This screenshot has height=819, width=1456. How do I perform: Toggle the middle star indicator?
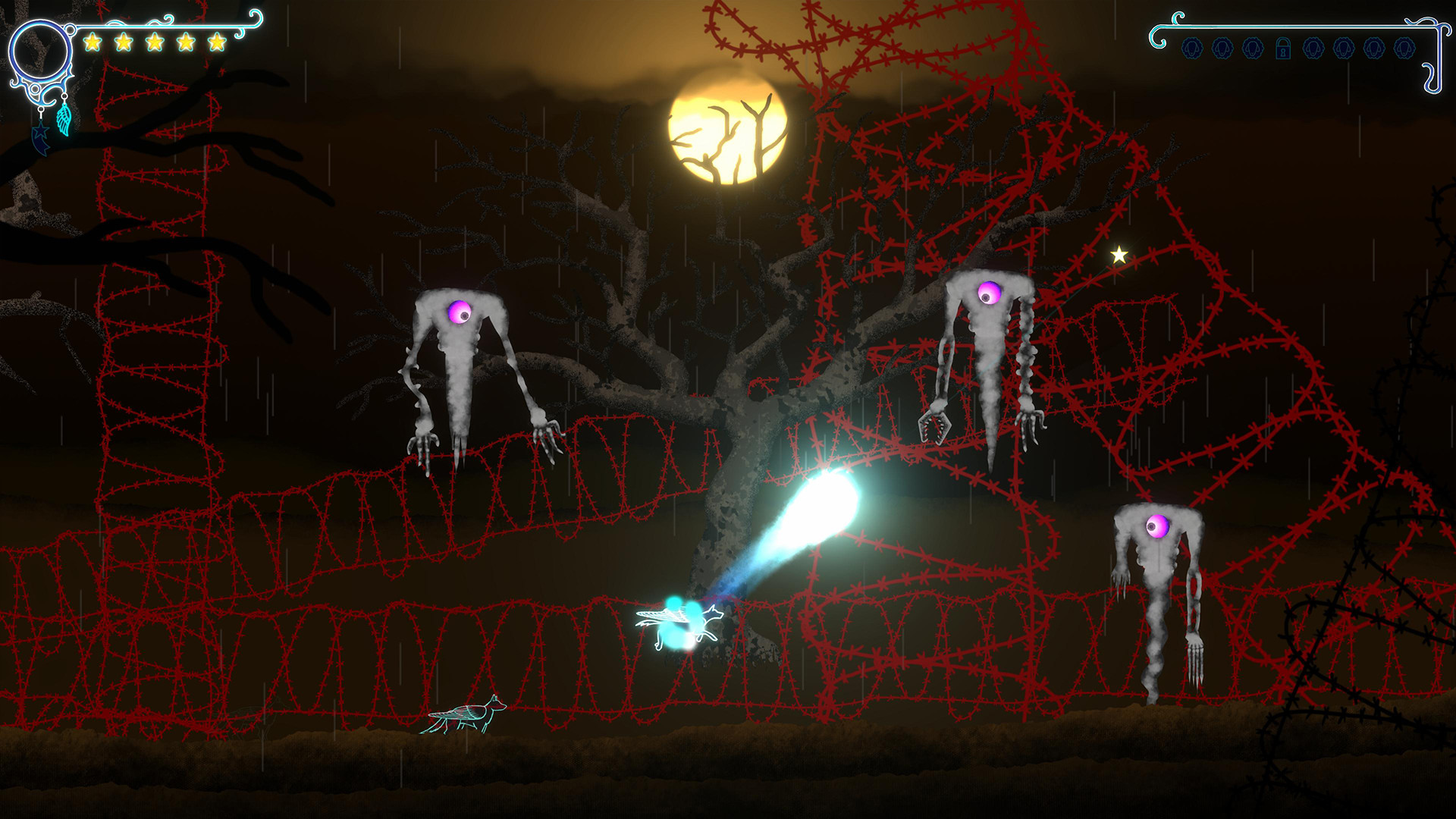[155, 42]
